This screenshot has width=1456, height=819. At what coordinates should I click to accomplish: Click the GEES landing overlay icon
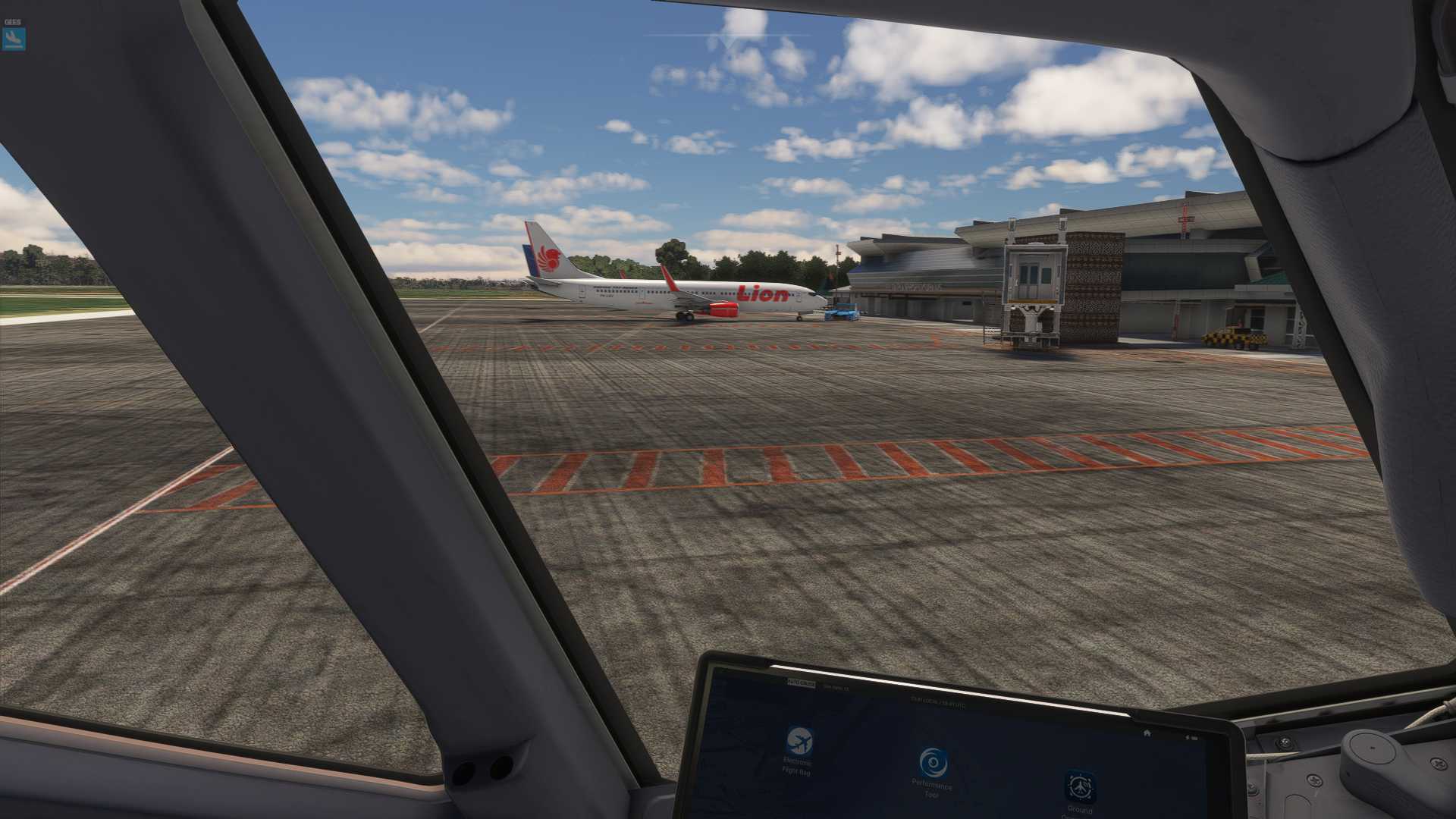coord(14,38)
